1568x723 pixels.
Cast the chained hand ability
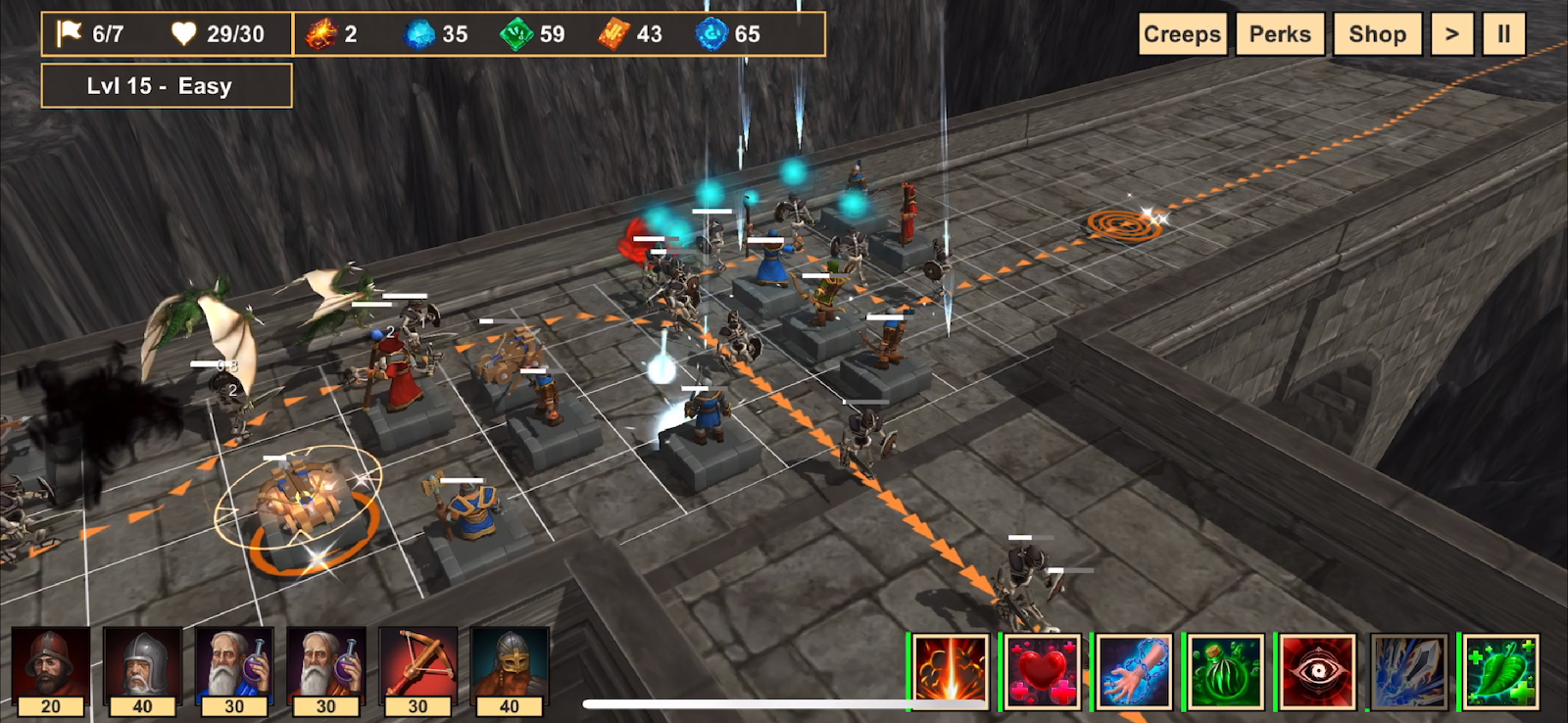point(1134,671)
